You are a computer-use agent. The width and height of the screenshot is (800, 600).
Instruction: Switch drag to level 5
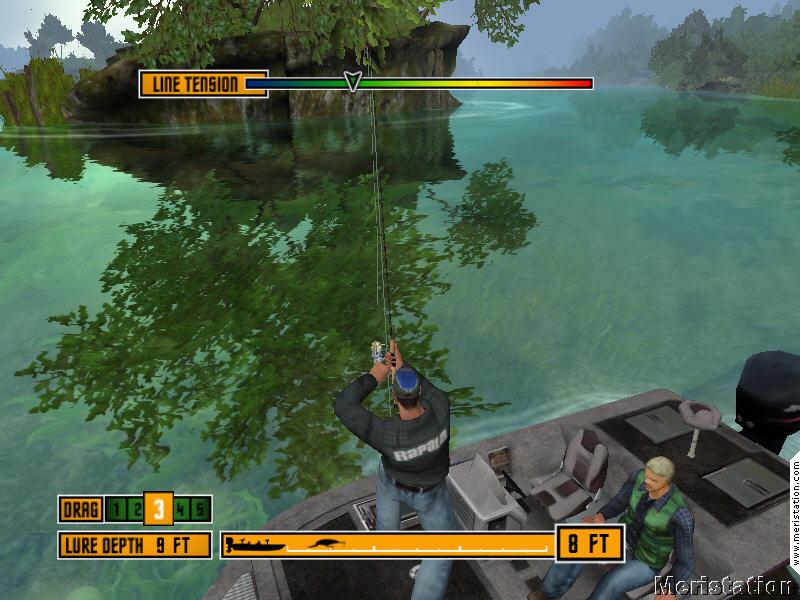200,510
